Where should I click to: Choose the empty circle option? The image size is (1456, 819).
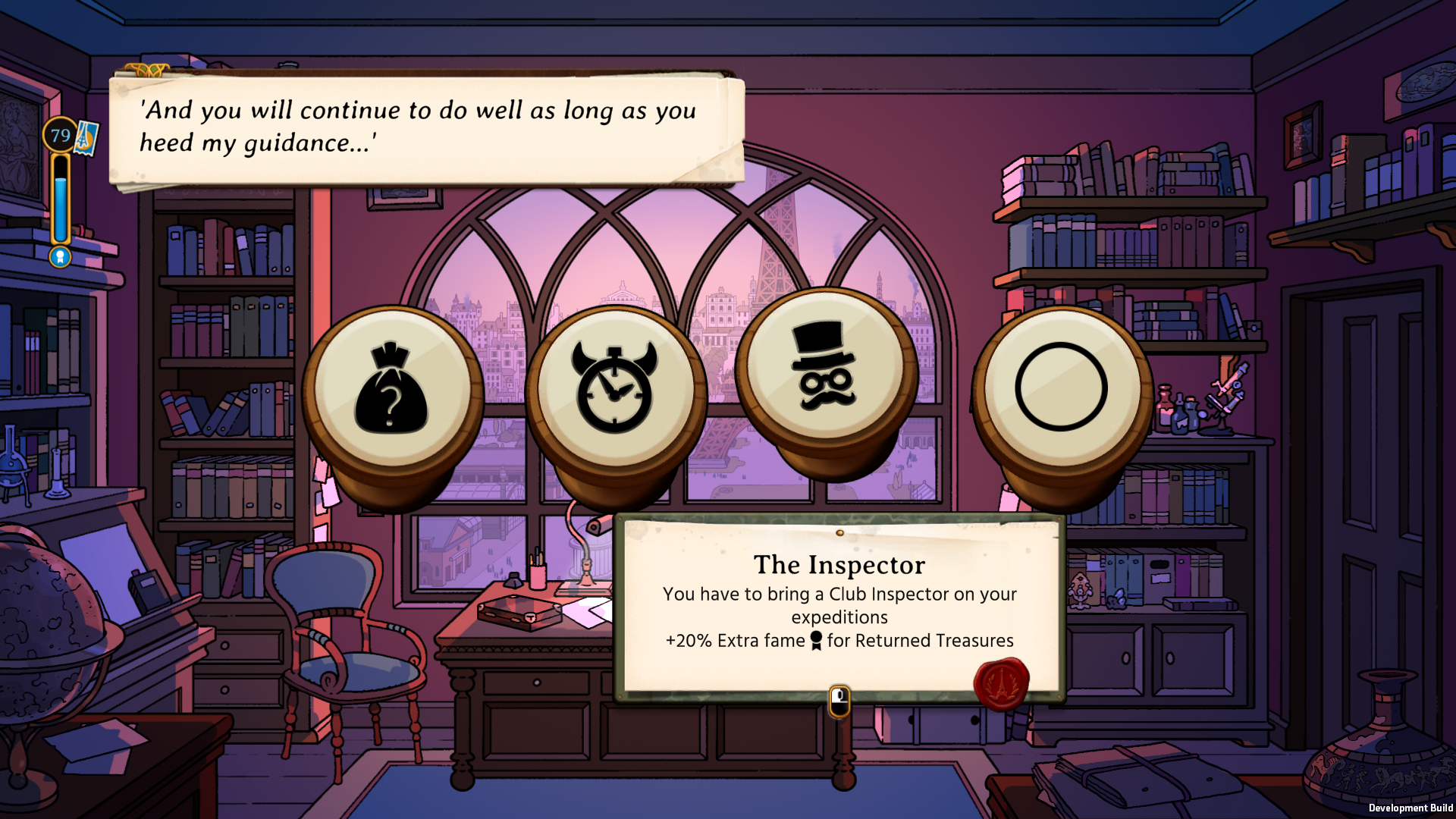[x=1061, y=388]
